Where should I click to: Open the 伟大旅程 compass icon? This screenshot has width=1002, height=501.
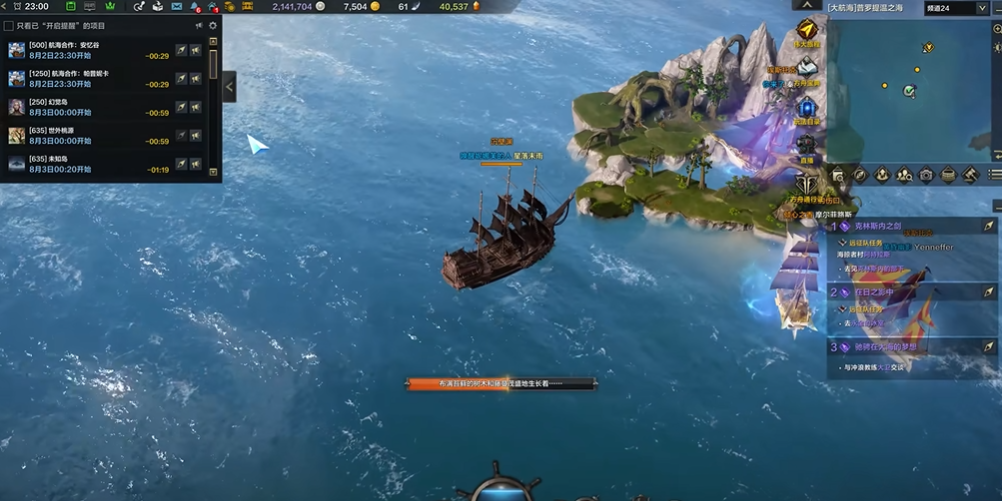tap(806, 30)
